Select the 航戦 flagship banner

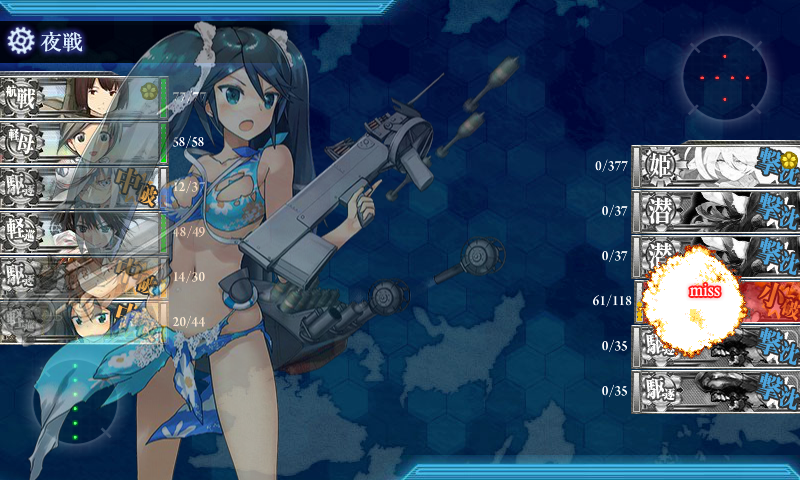coord(84,98)
